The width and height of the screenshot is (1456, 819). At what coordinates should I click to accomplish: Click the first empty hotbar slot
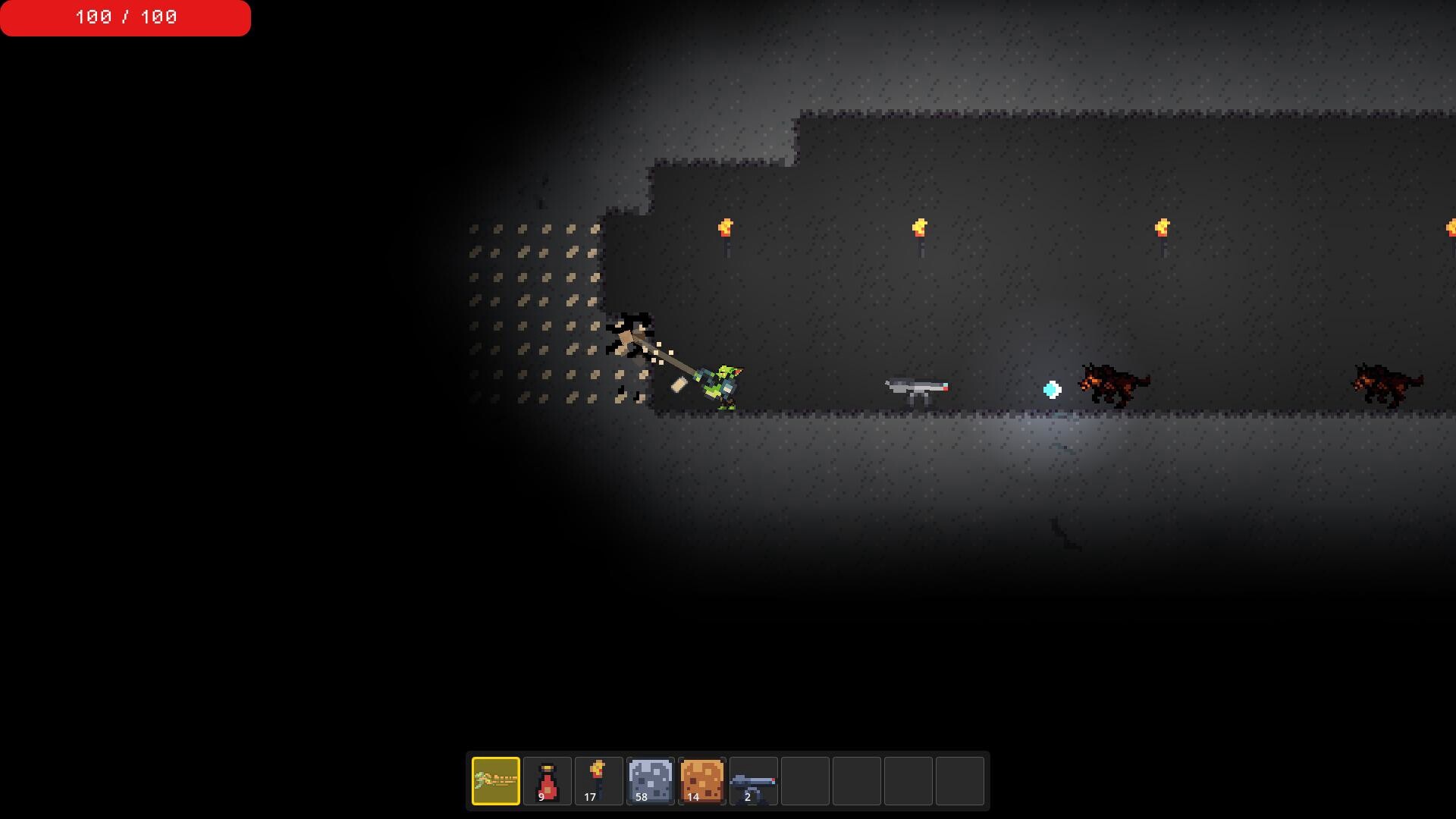point(804,780)
